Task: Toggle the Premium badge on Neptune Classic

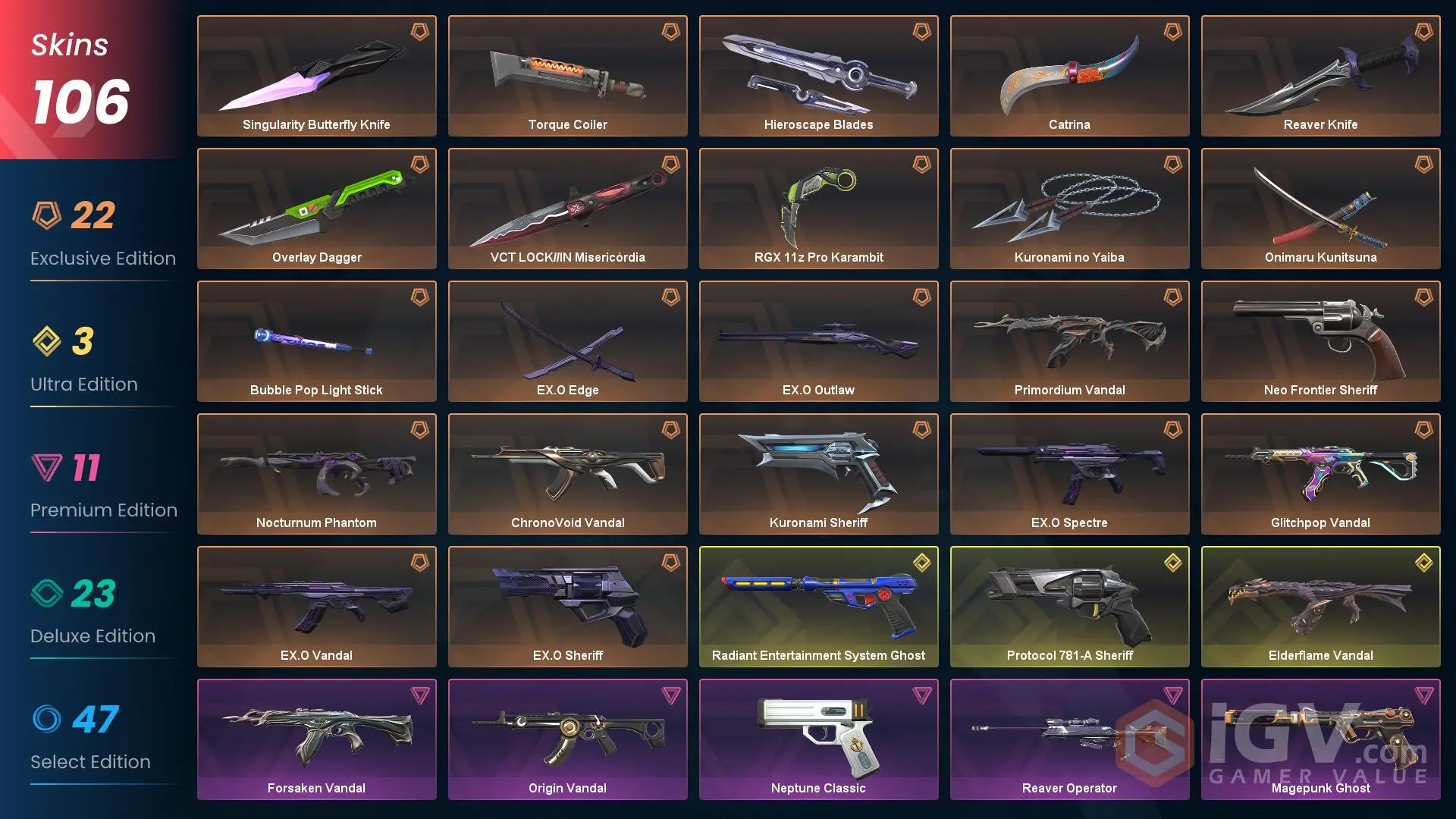Action: click(x=922, y=695)
